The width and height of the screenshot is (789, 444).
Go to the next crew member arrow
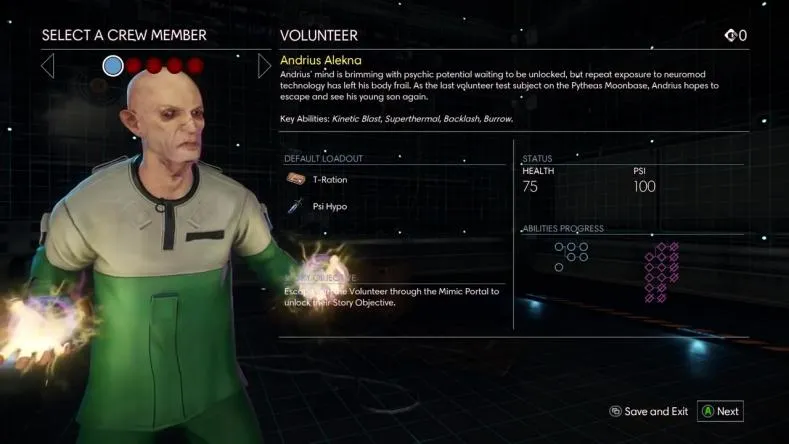click(264, 66)
